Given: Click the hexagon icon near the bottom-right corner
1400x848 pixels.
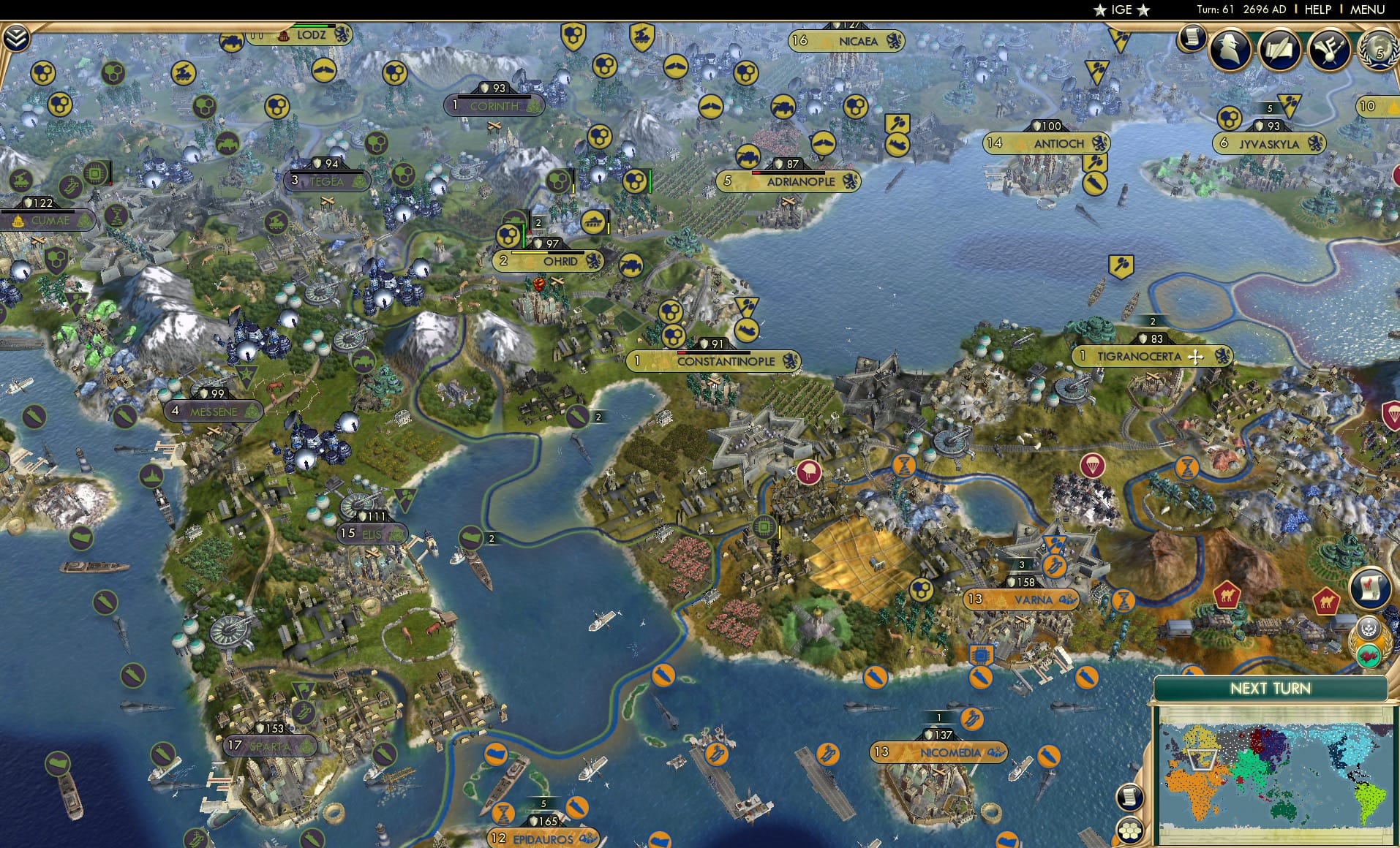Looking at the screenshot, I should coord(1130,831).
